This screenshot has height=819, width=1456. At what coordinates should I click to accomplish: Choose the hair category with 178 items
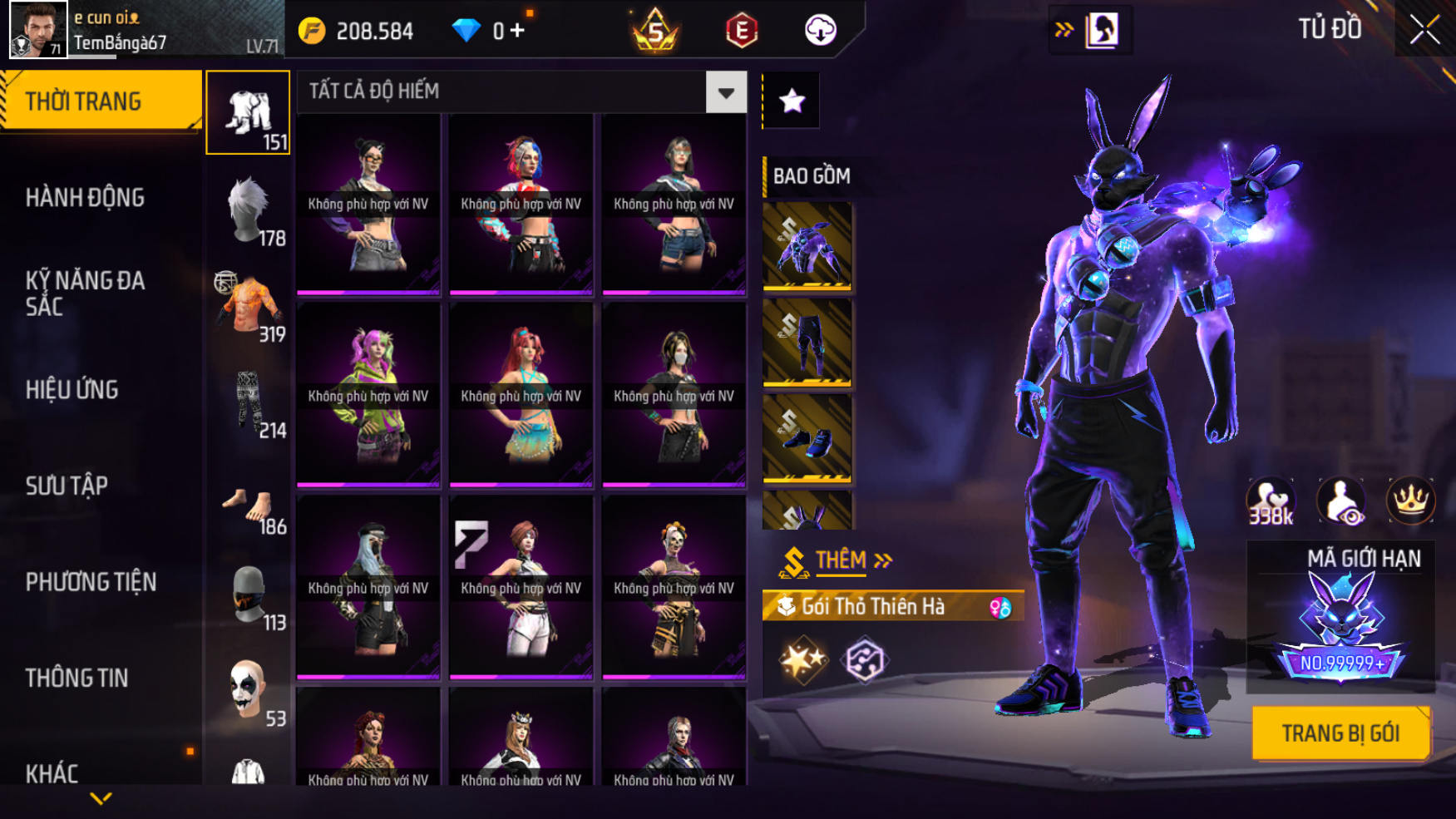coord(248,210)
